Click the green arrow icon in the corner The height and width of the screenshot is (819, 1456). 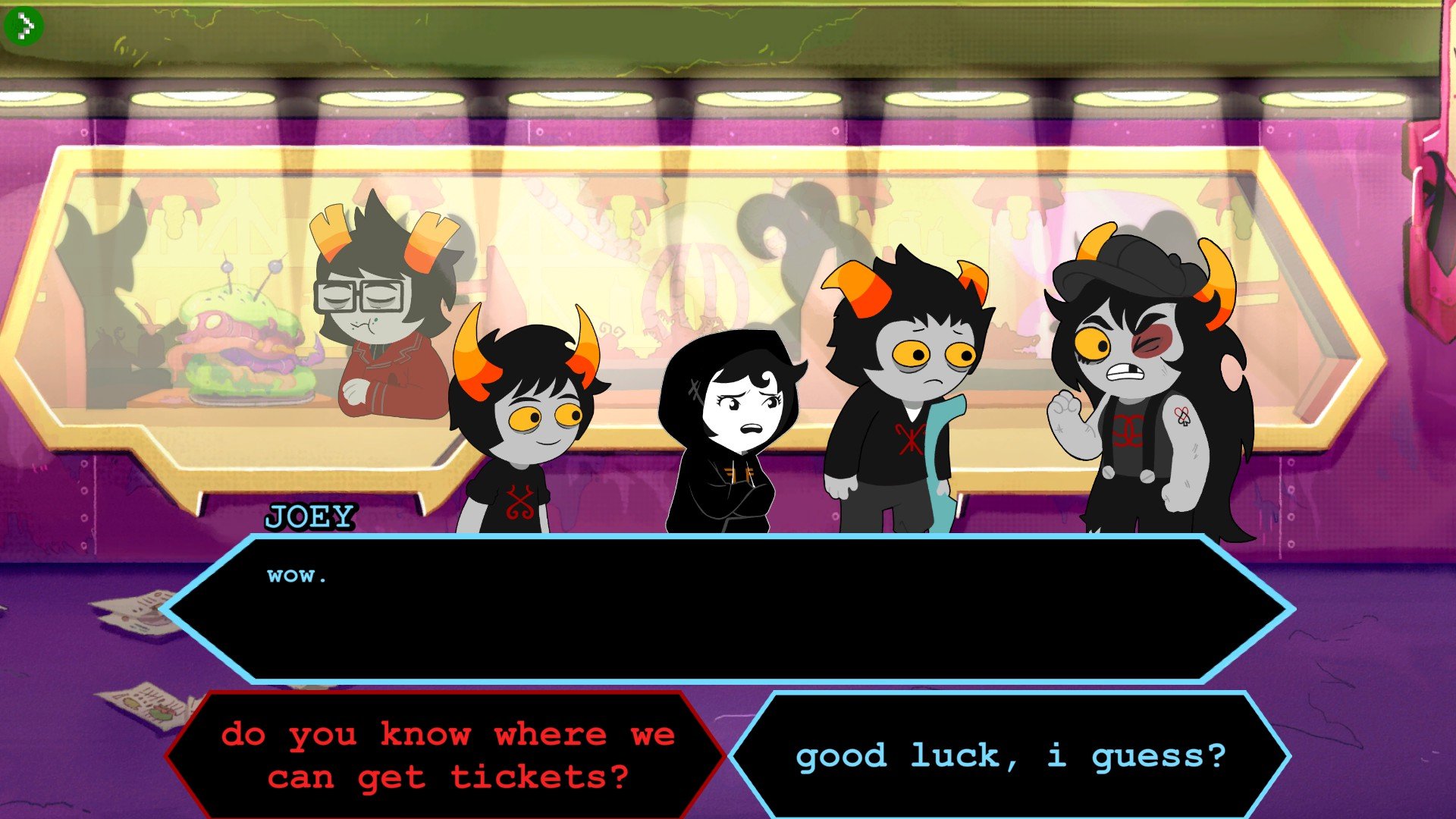(23, 27)
